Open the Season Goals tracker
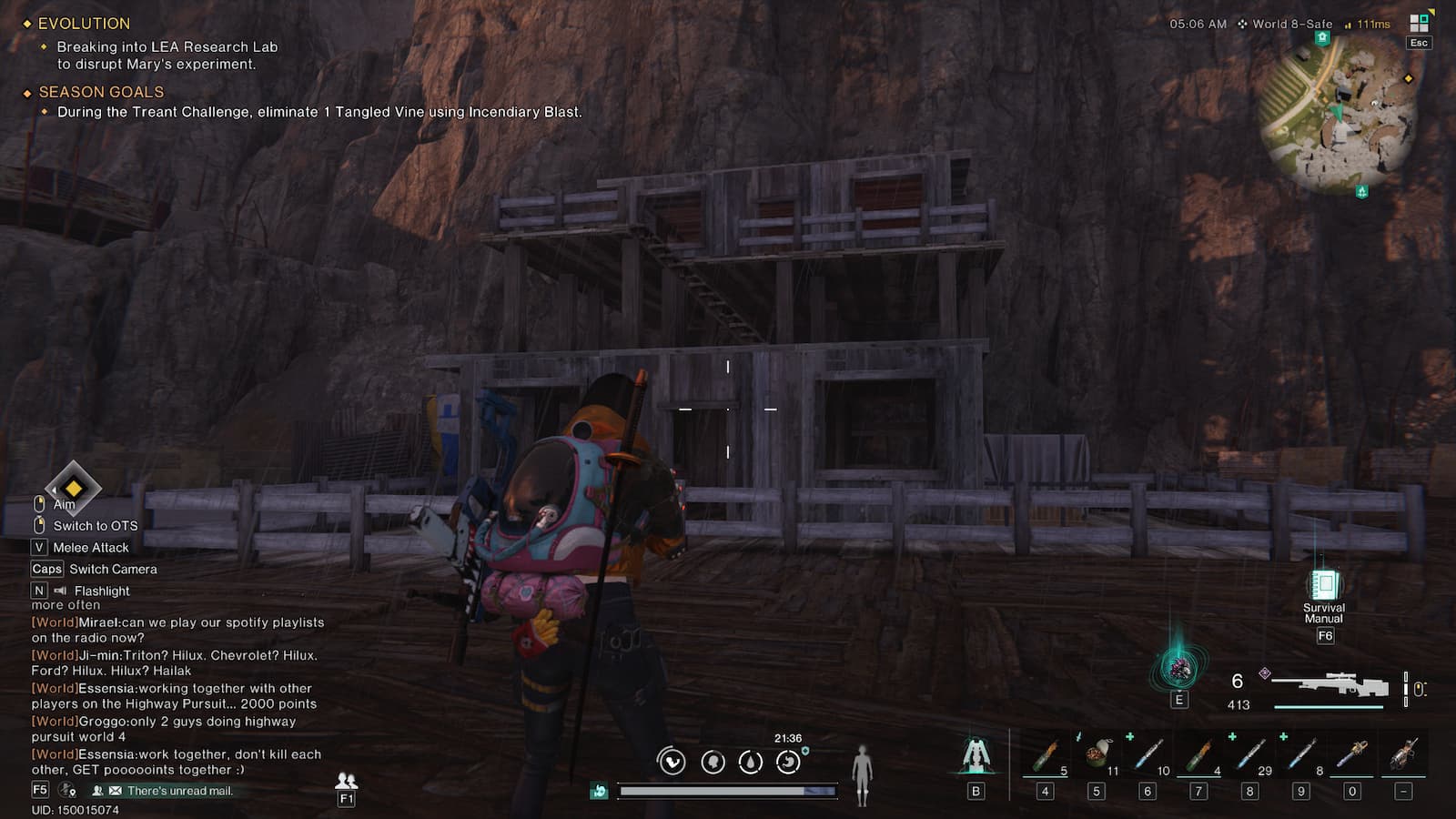Viewport: 1456px width, 819px height. 101,92
